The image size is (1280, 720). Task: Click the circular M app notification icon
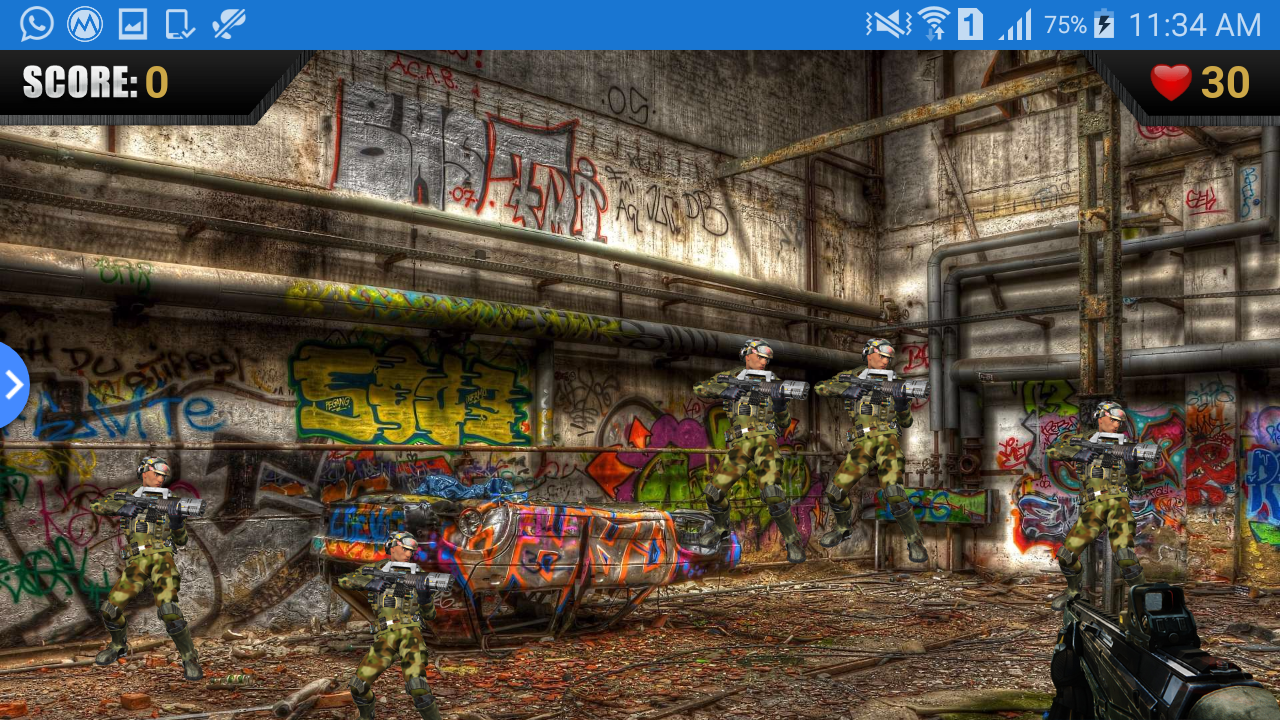[85, 22]
